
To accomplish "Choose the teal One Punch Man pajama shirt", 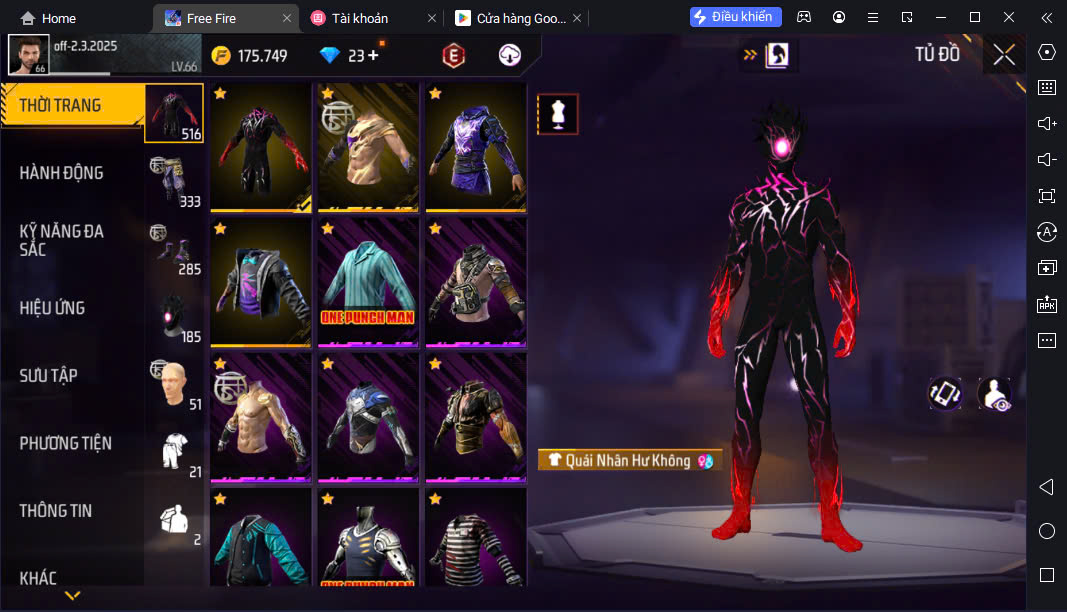I will pos(368,283).
